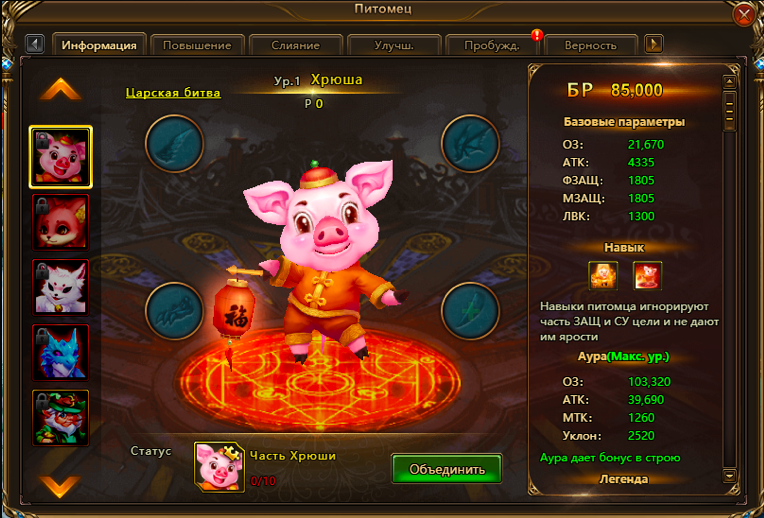This screenshot has width=764, height=518.
Task: Go to the Верность tab
Action: 590,45
